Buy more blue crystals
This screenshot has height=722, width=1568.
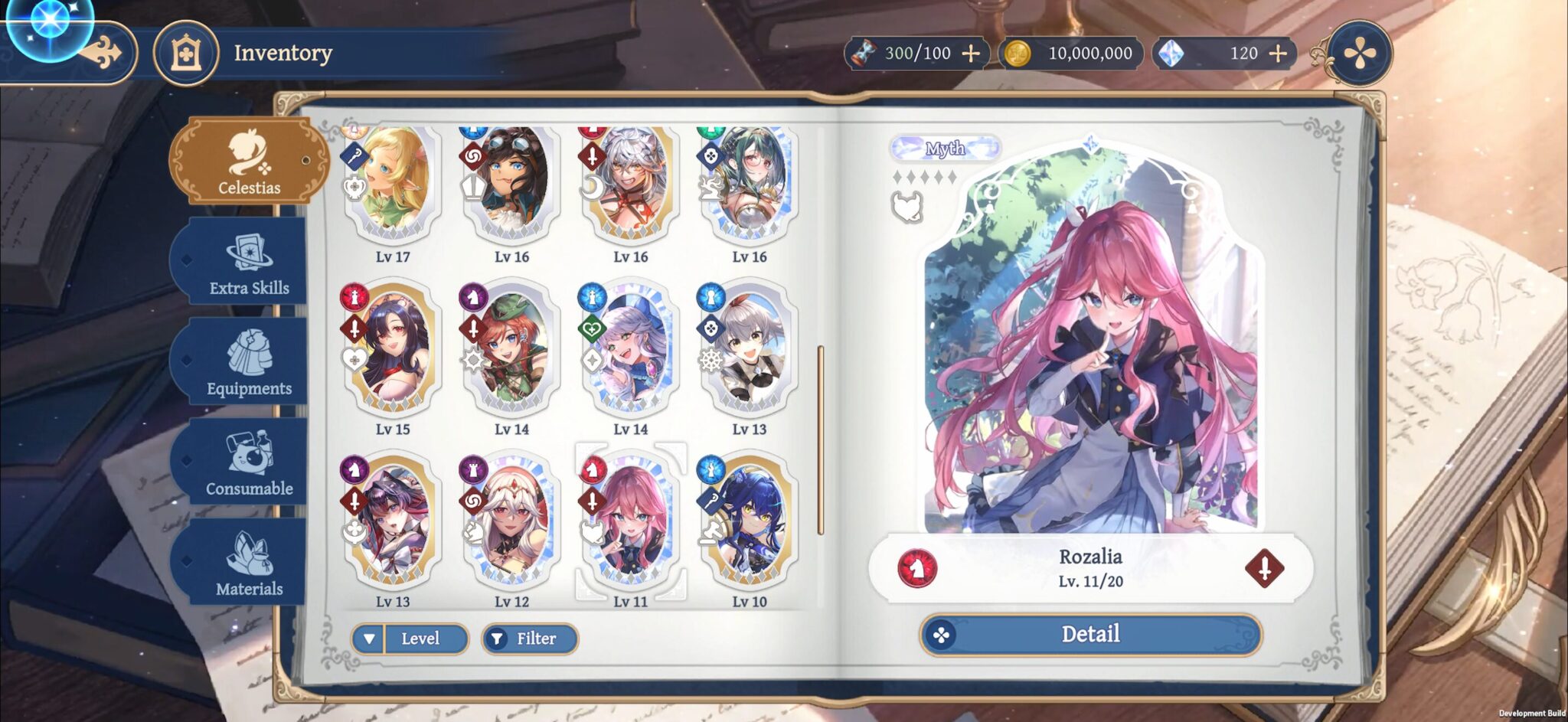tap(1278, 54)
